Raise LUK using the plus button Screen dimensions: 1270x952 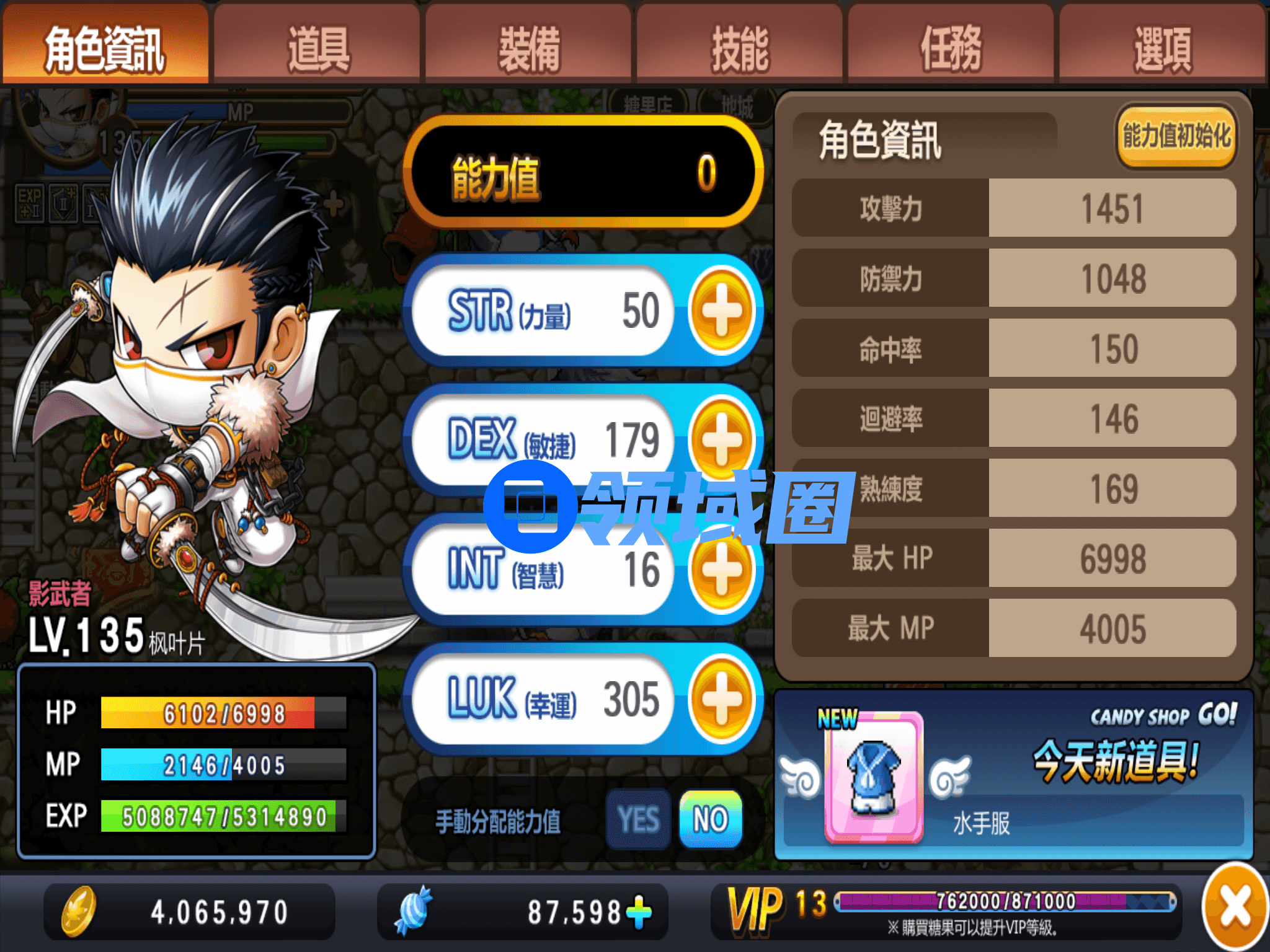(x=721, y=699)
